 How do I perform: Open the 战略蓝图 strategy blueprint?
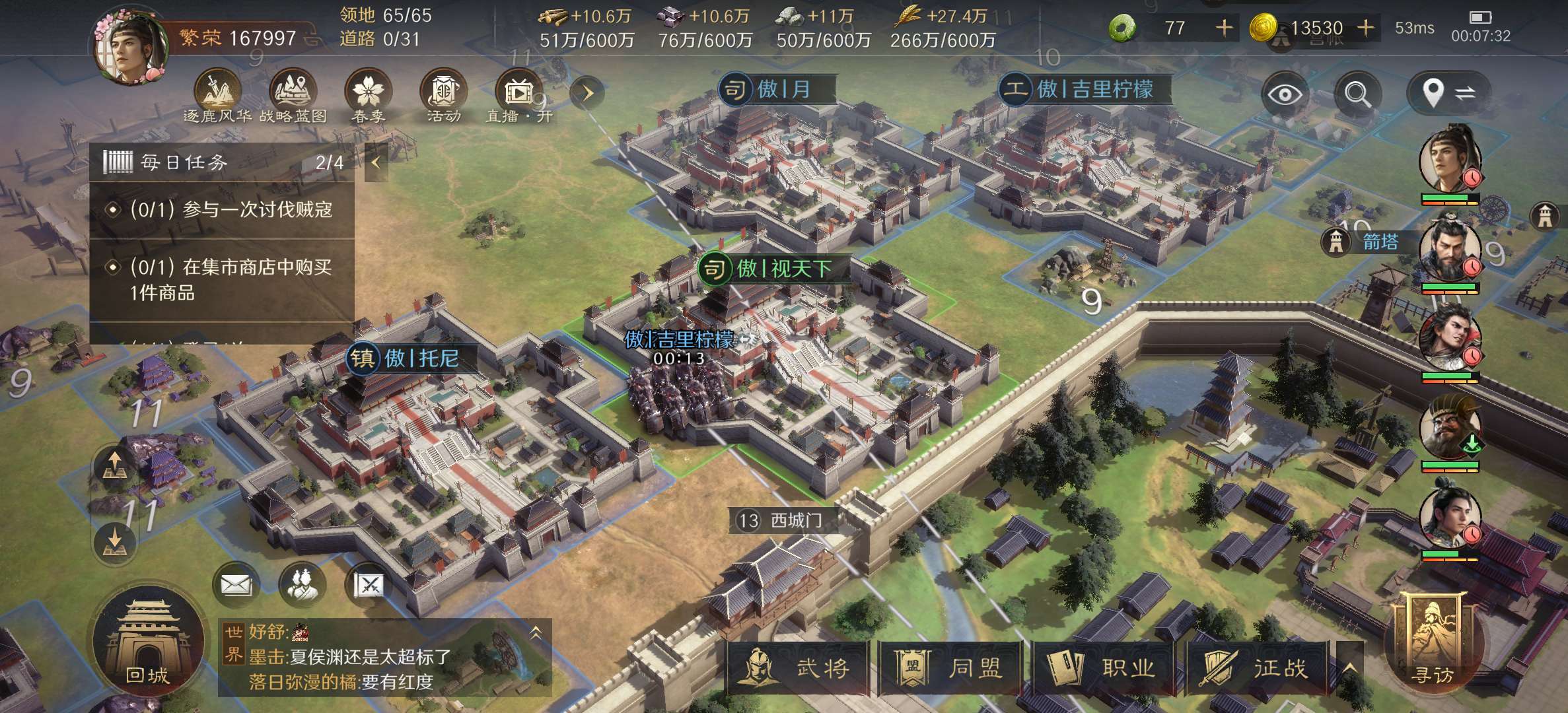coord(293,96)
